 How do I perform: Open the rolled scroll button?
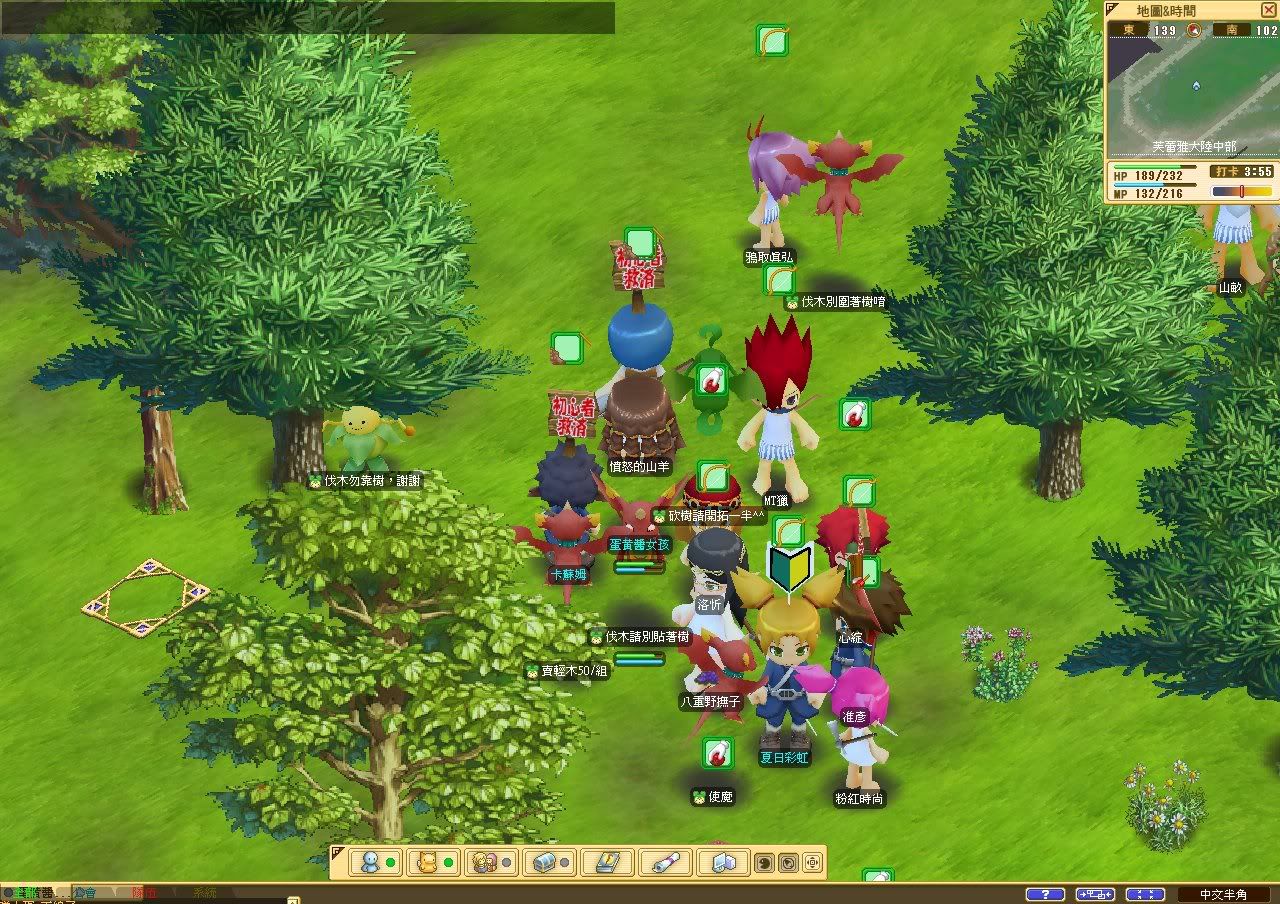(666, 862)
